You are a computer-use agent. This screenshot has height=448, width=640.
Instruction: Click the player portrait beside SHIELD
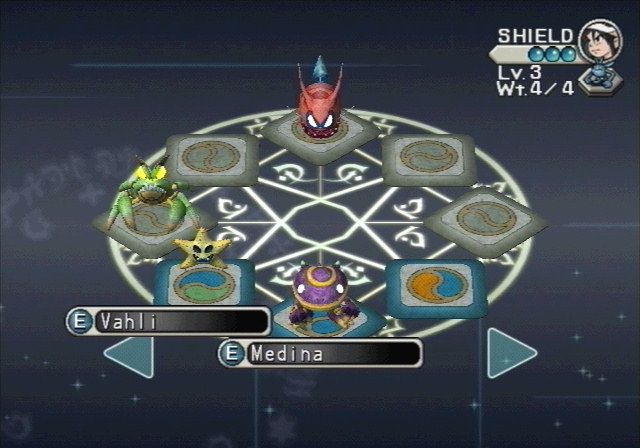pos(598,45)
